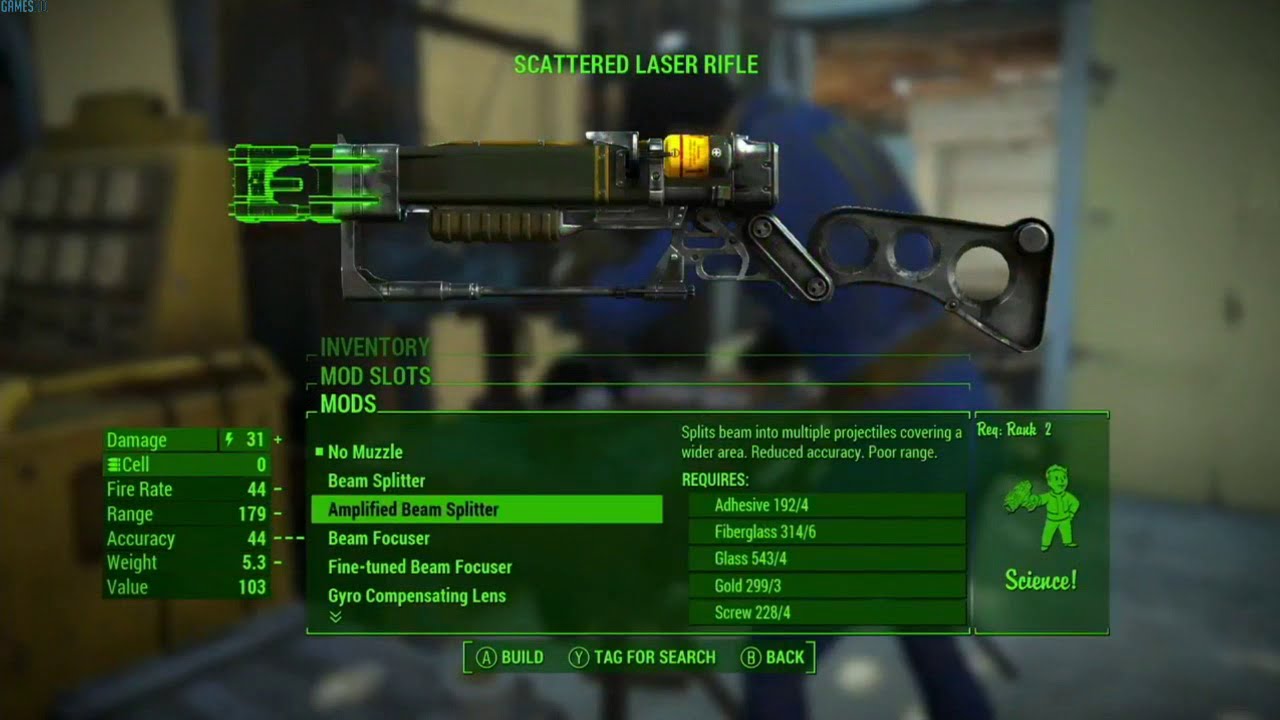The width and height of the screenshot is (1280, 720).
Task: Select Fine-tuned Beam Focuser
Action: [x=419, y=567]
